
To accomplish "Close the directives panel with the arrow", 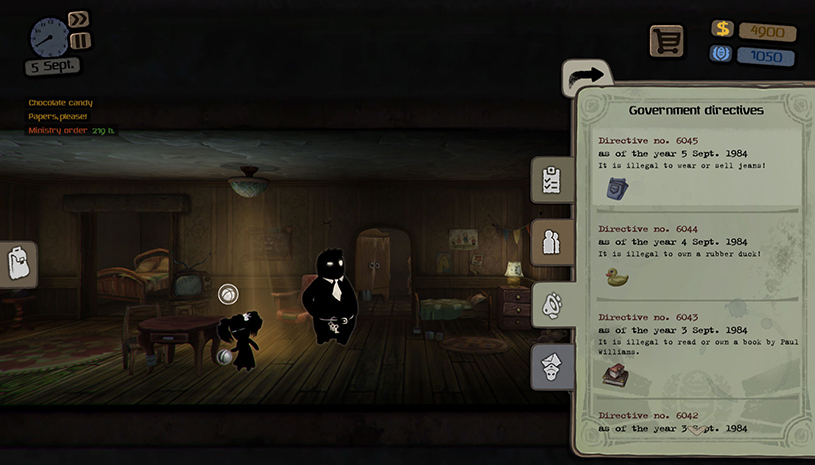I will 587,75.
